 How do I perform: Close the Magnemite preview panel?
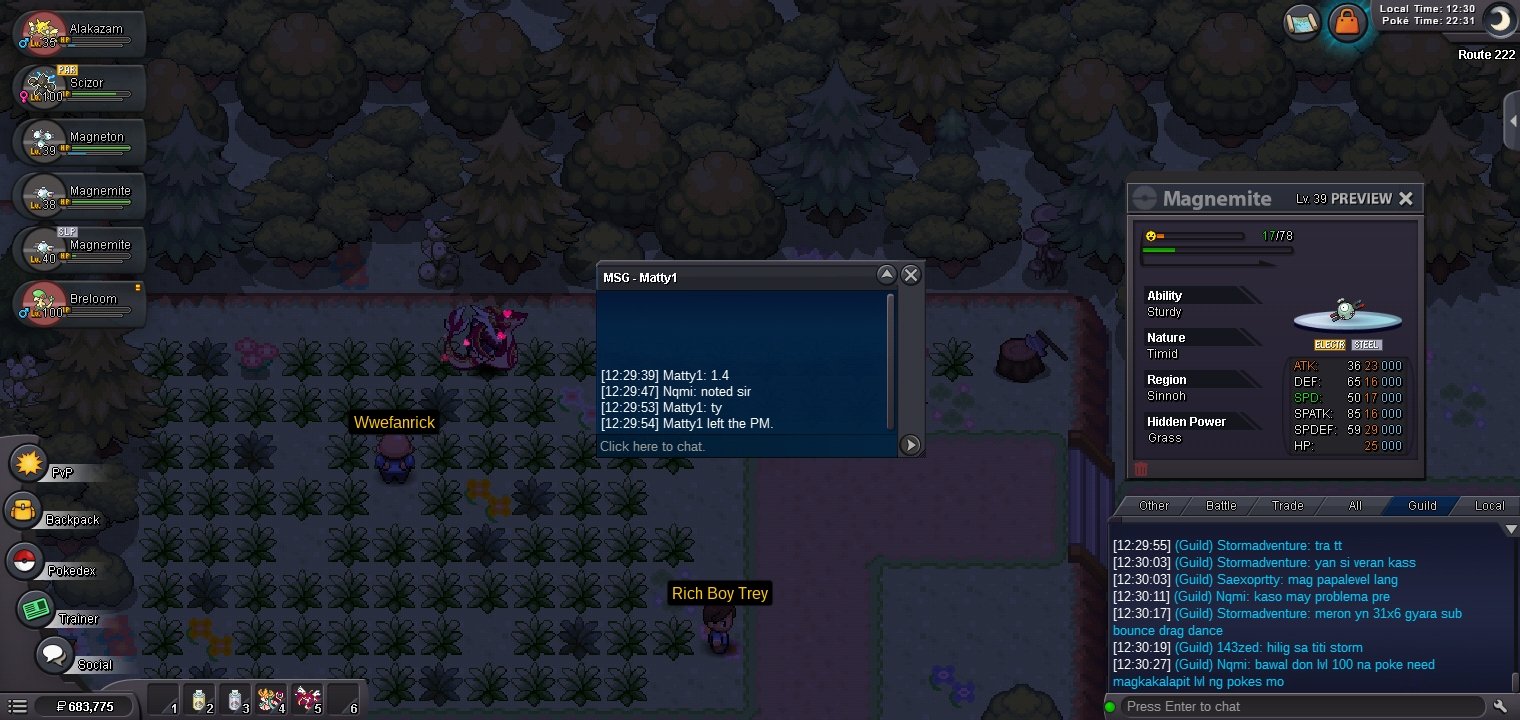click(1405, 198)
